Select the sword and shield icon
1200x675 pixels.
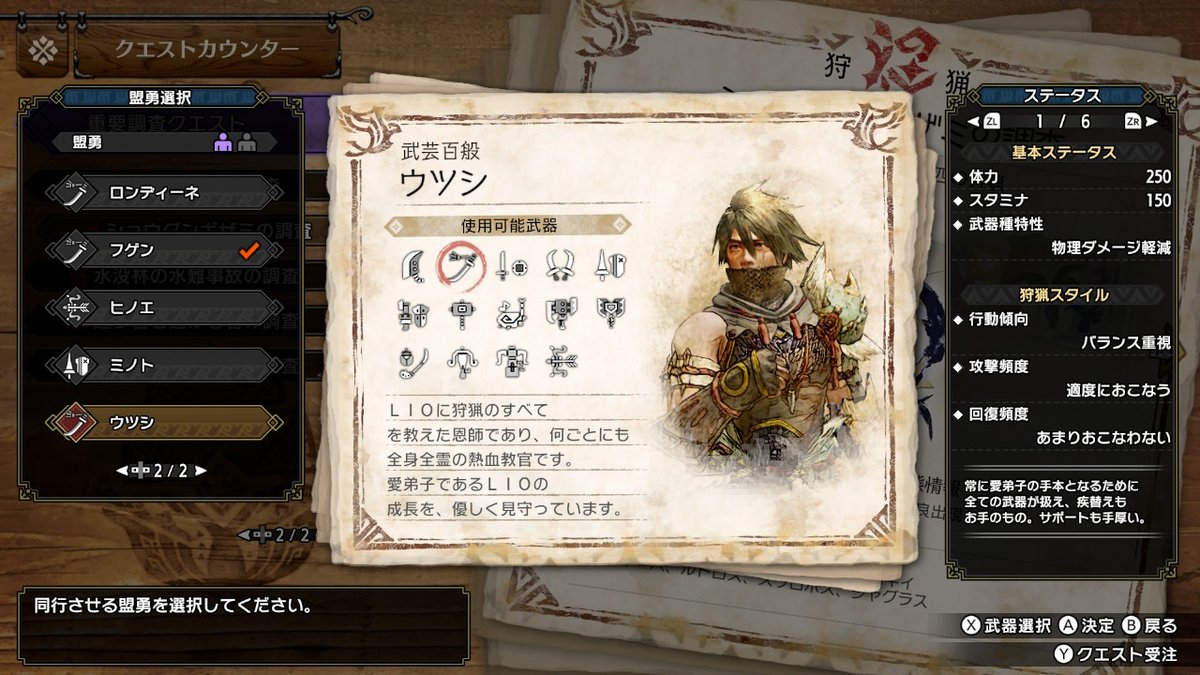click(x=510, y=264)
